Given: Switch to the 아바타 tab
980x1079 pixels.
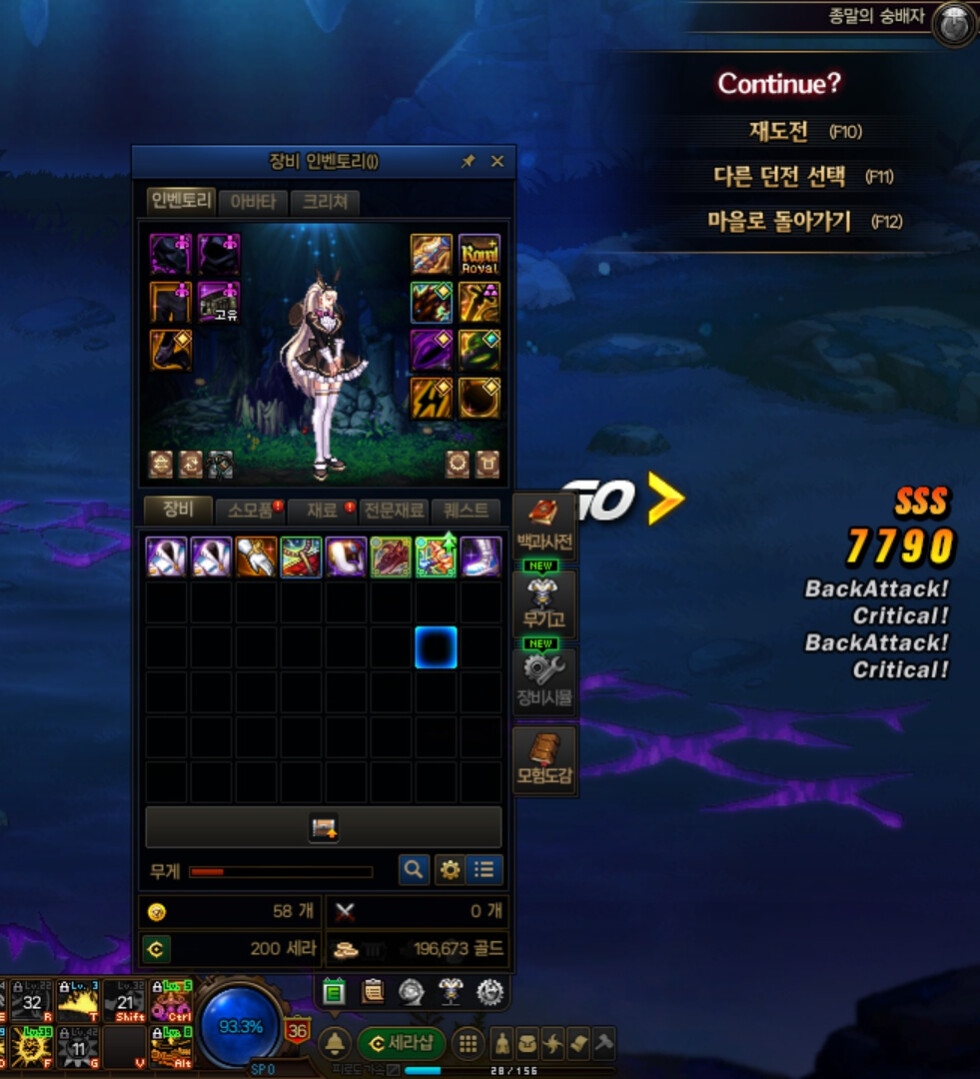Looking at the screenshot, I should 253,202.
